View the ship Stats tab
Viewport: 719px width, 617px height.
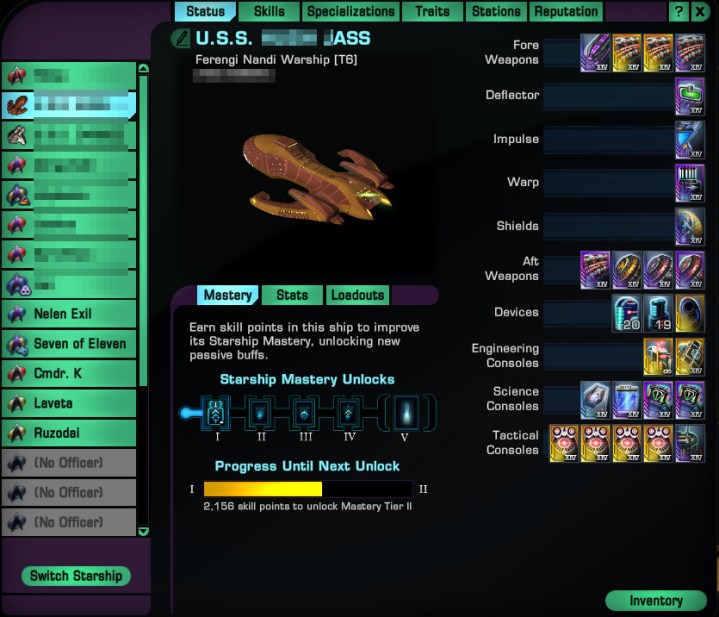(292, 295)
